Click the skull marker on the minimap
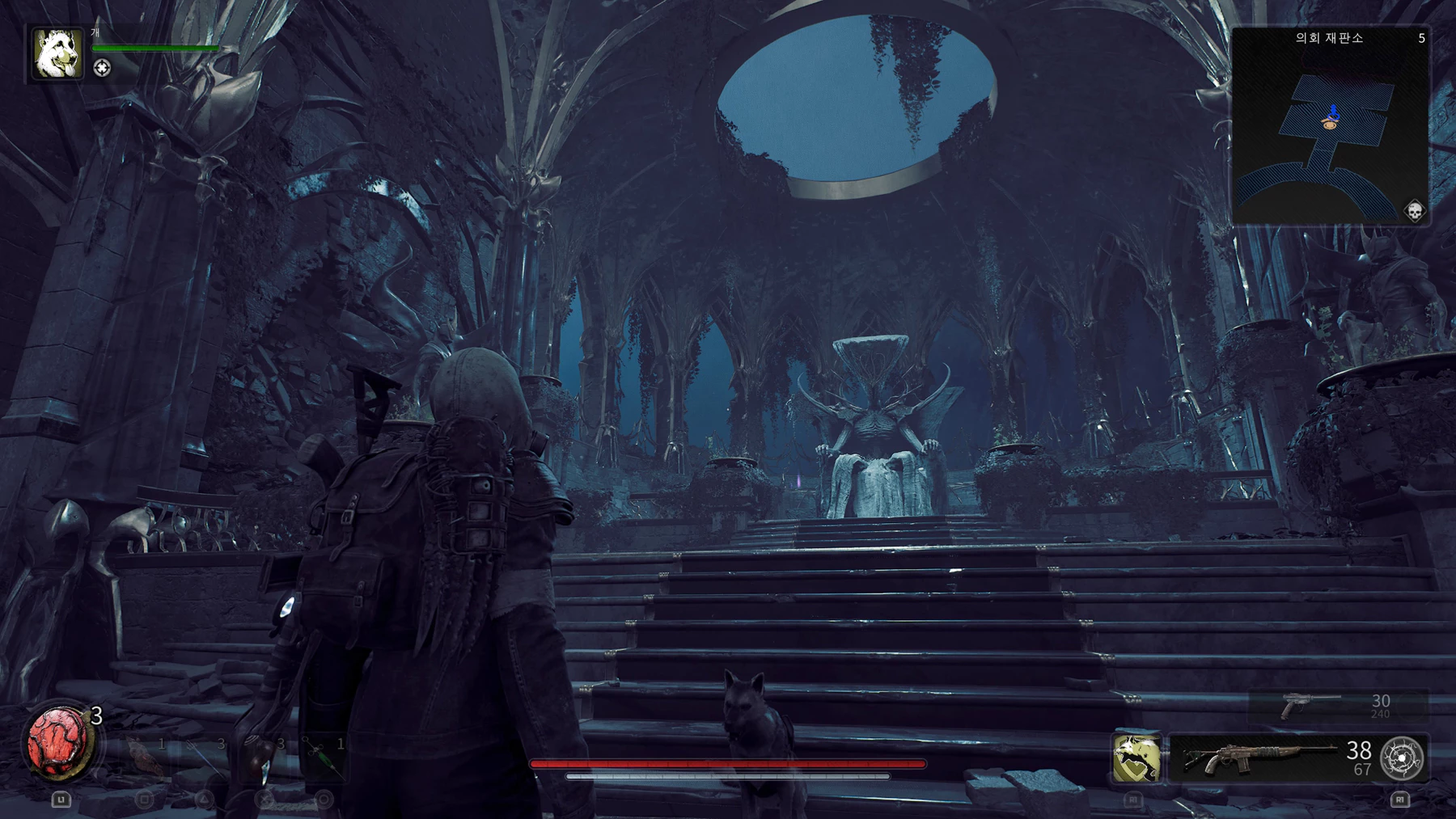The image size is (1456, 819). click(1414, 211)
